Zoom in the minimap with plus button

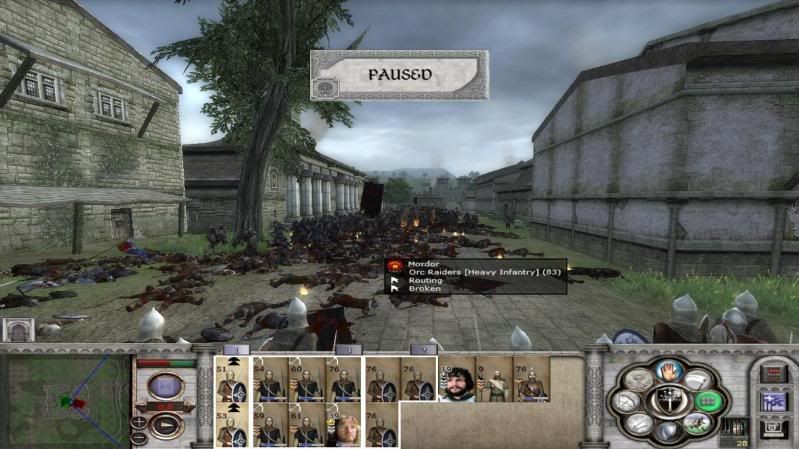point(139,423)
